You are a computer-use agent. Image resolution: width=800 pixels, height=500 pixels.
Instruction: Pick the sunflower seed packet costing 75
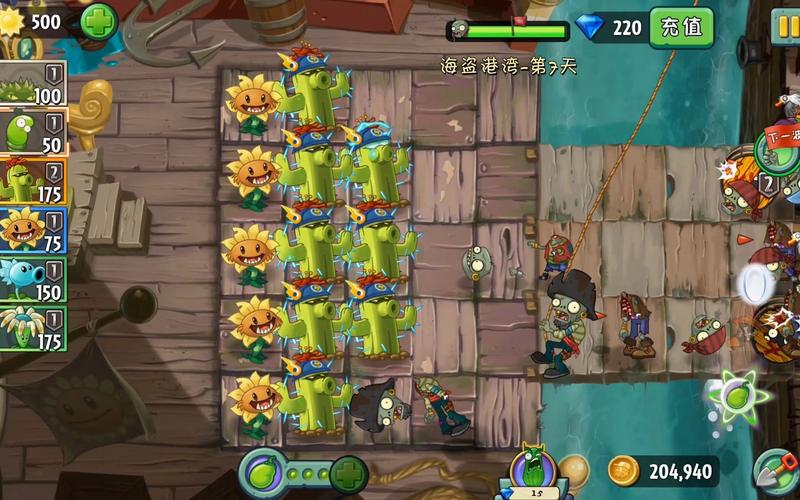point(33,231)
